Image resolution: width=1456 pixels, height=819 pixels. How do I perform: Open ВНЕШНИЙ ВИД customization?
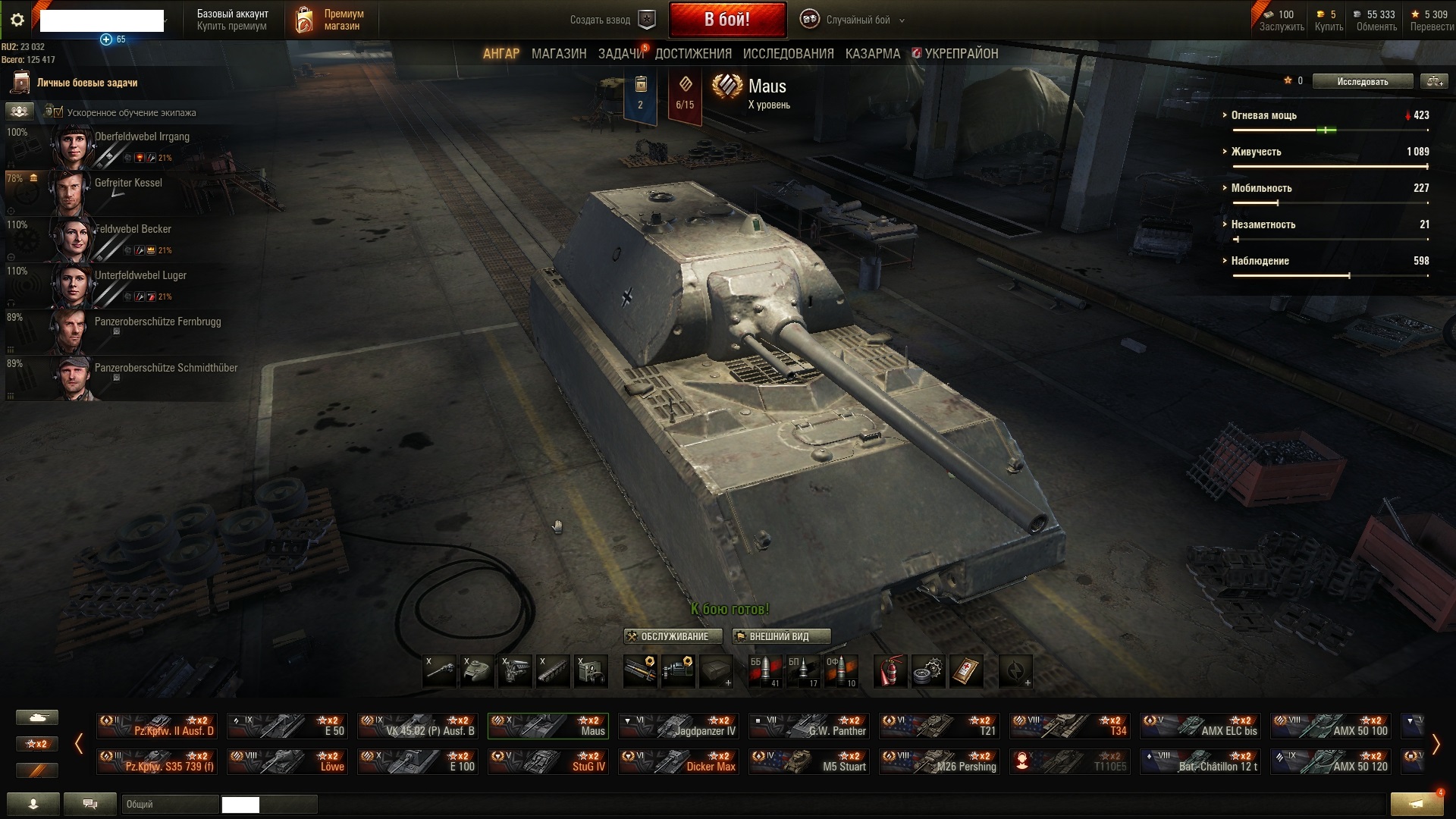coord(780,636)
